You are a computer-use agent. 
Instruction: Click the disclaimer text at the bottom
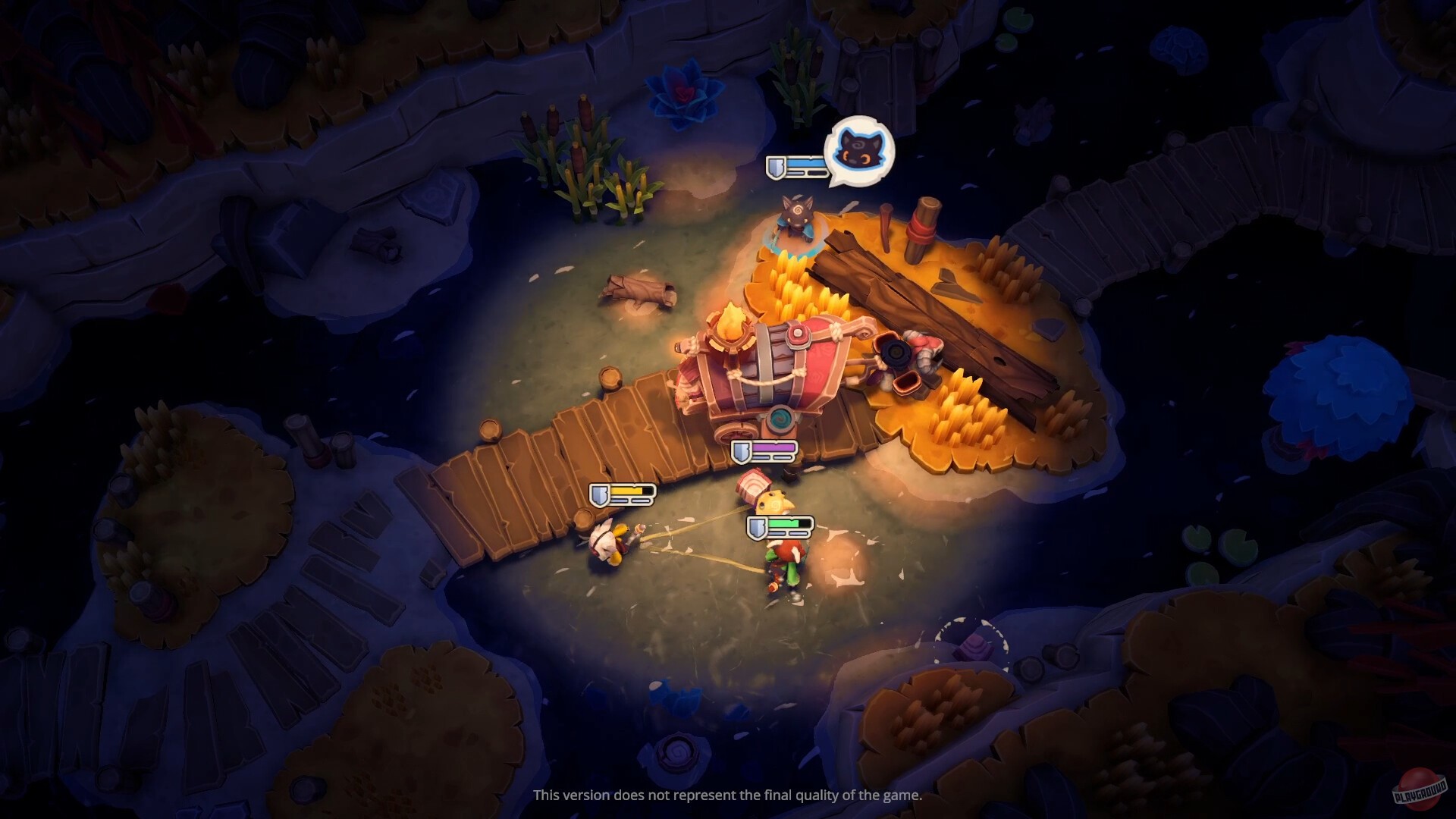click(728, 797)
